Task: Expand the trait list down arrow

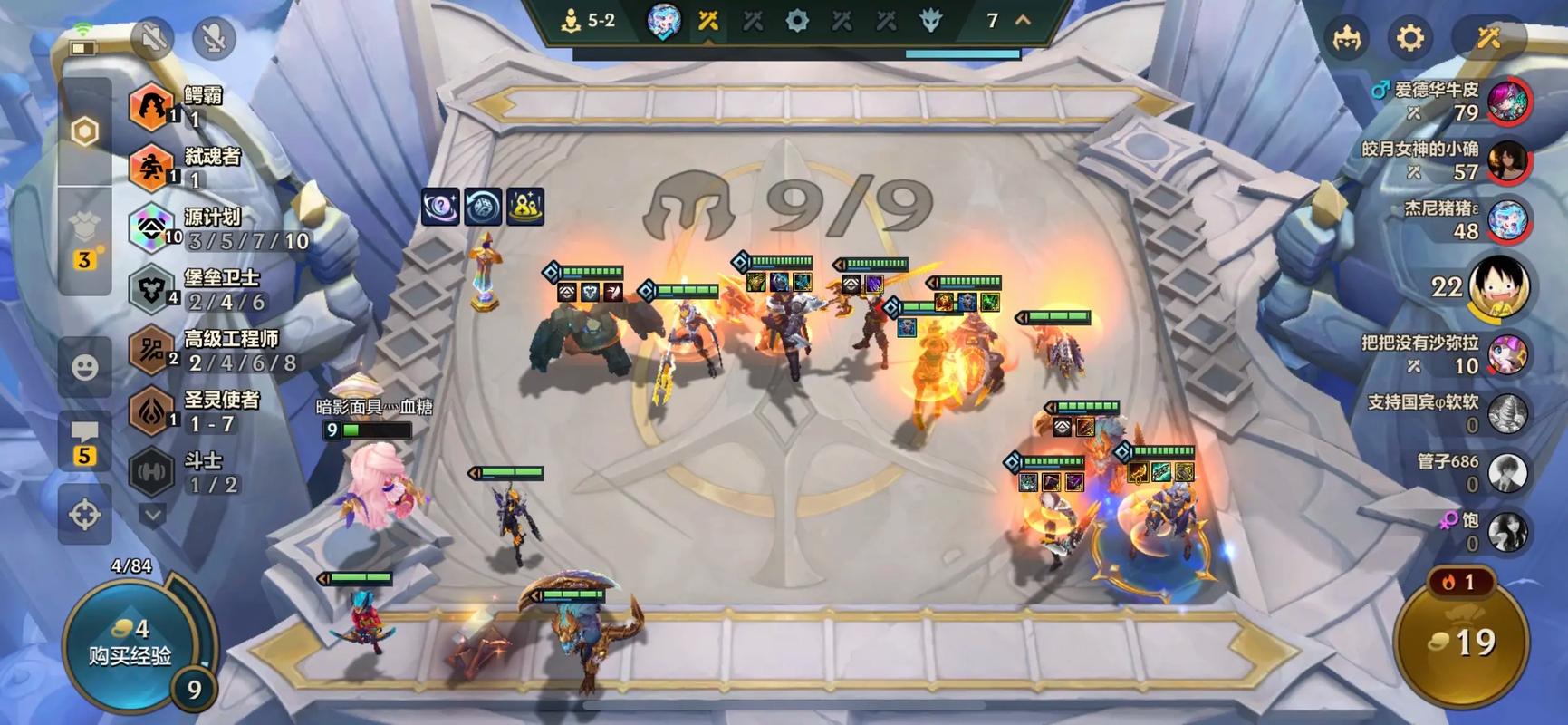Action: (x=152, y=515)
